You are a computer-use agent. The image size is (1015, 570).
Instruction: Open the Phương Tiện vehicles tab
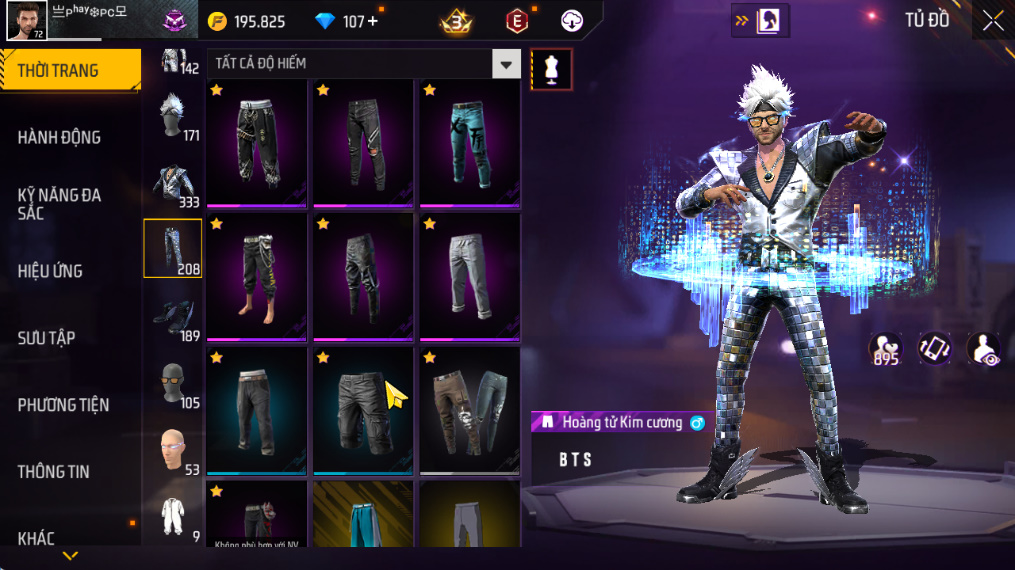(63, 405)
